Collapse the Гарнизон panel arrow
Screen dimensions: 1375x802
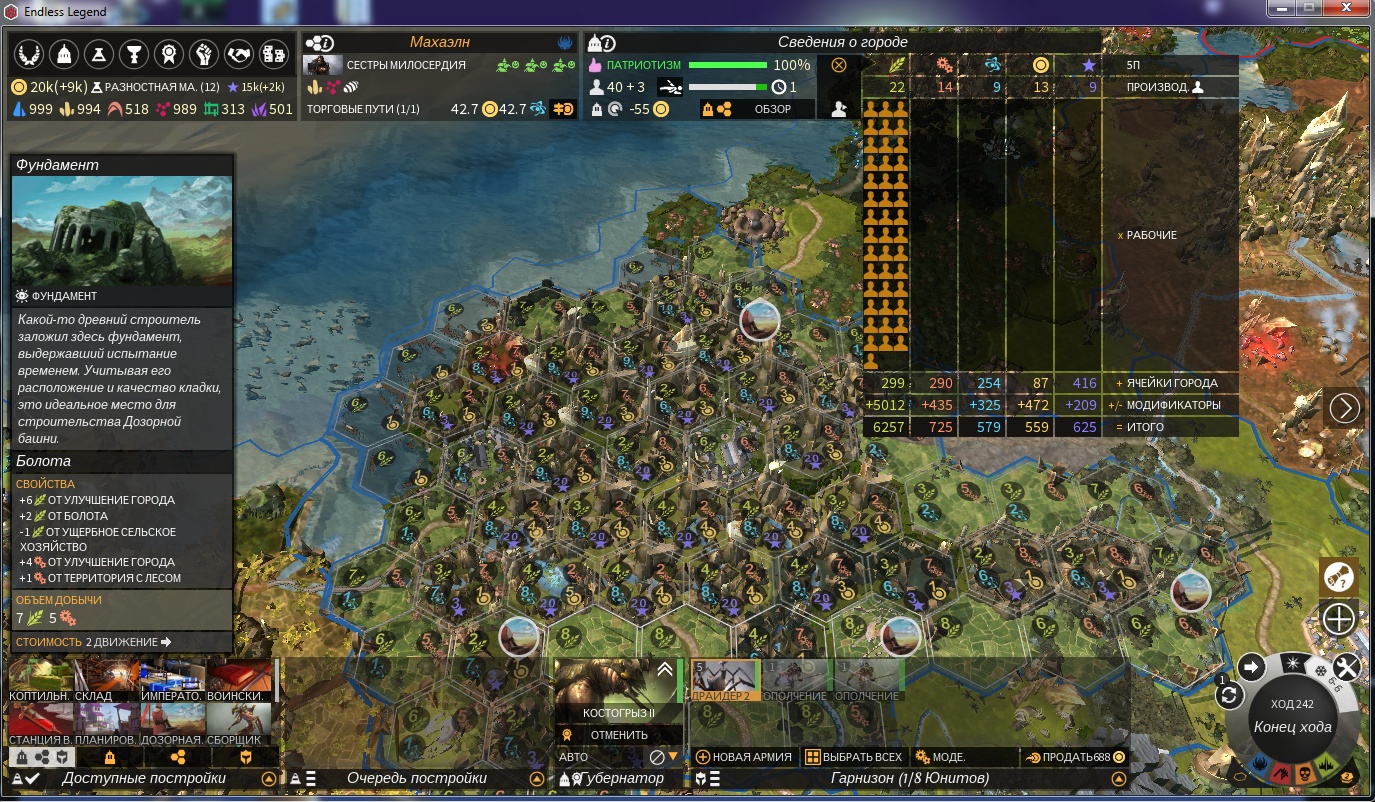[1118, 778]
